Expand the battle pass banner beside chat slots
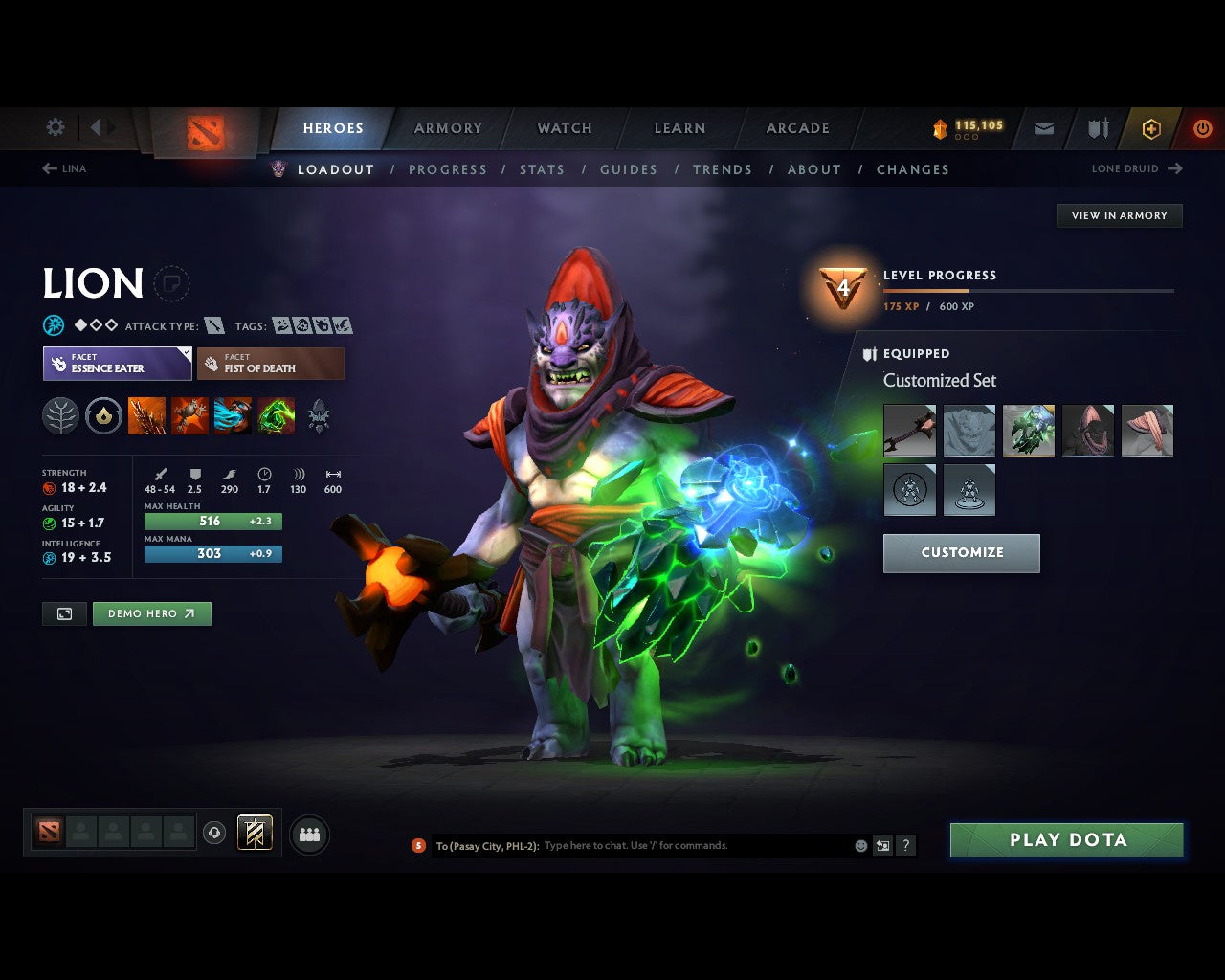The height and width of the screenshot is (980, 1225). (255, 833)
